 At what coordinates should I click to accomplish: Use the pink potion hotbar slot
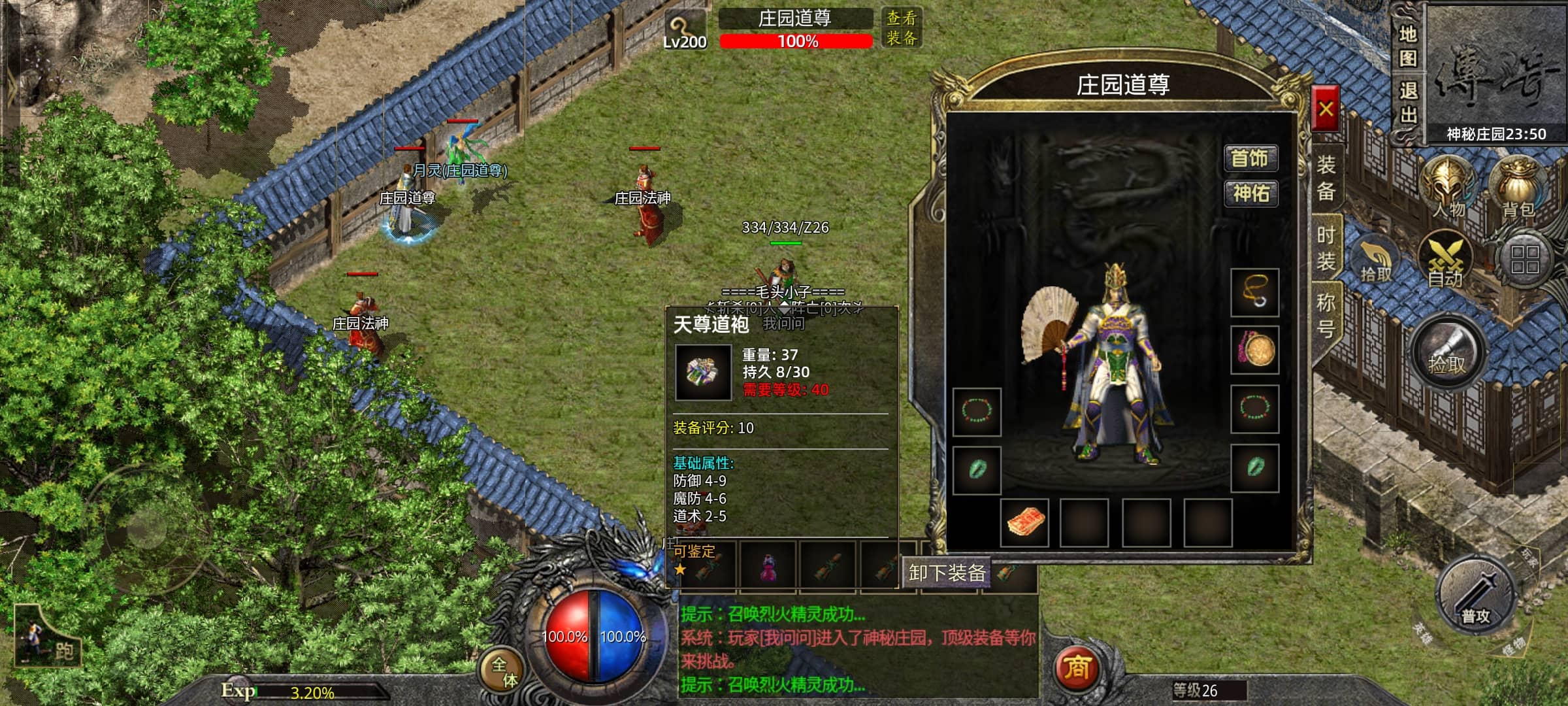coord(767,566)
